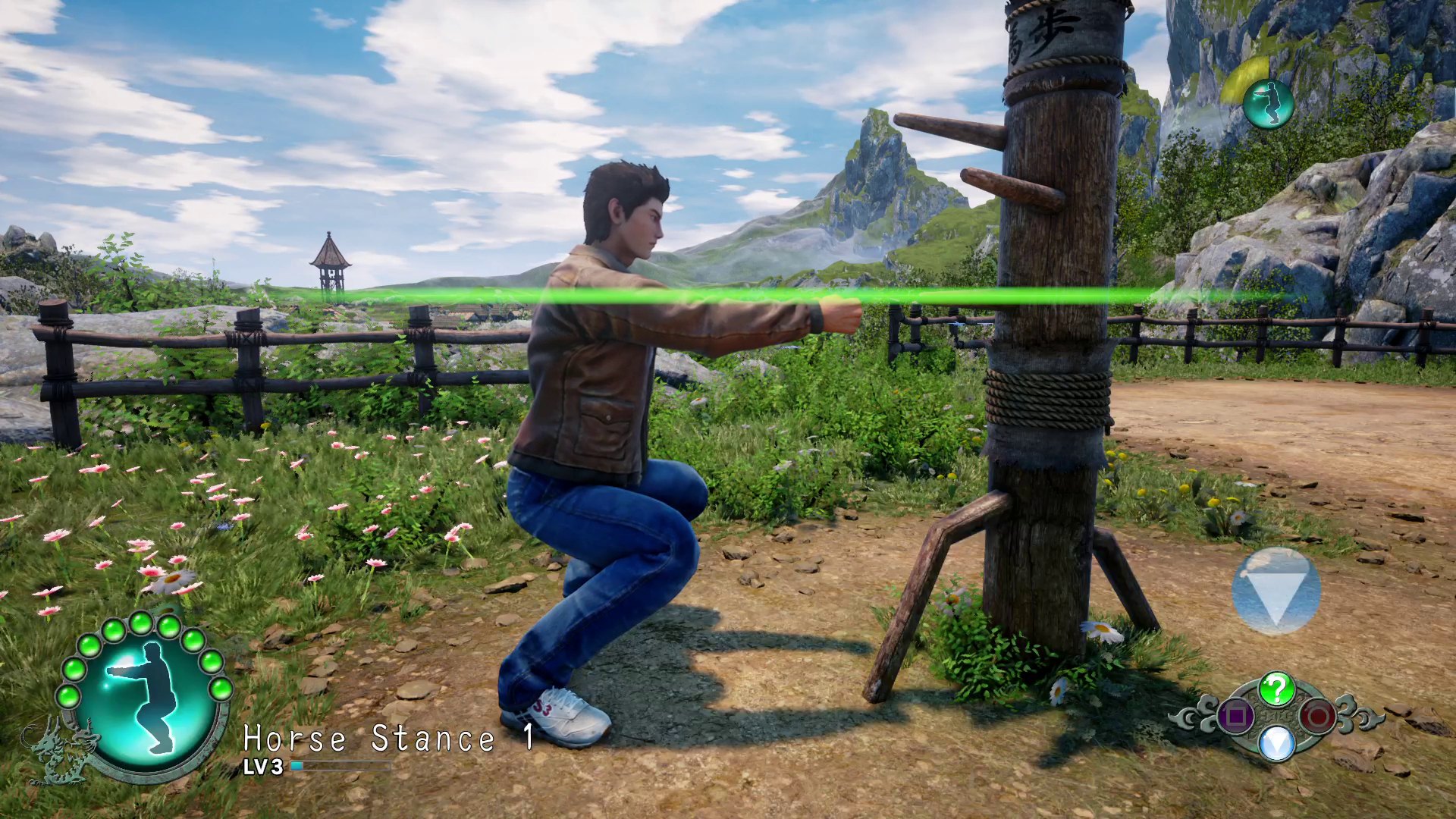Toggle the lowest-left green orb on the gauge
Image resolution: width=1456 pixels, height=819 pixels.
click(68, 696)
